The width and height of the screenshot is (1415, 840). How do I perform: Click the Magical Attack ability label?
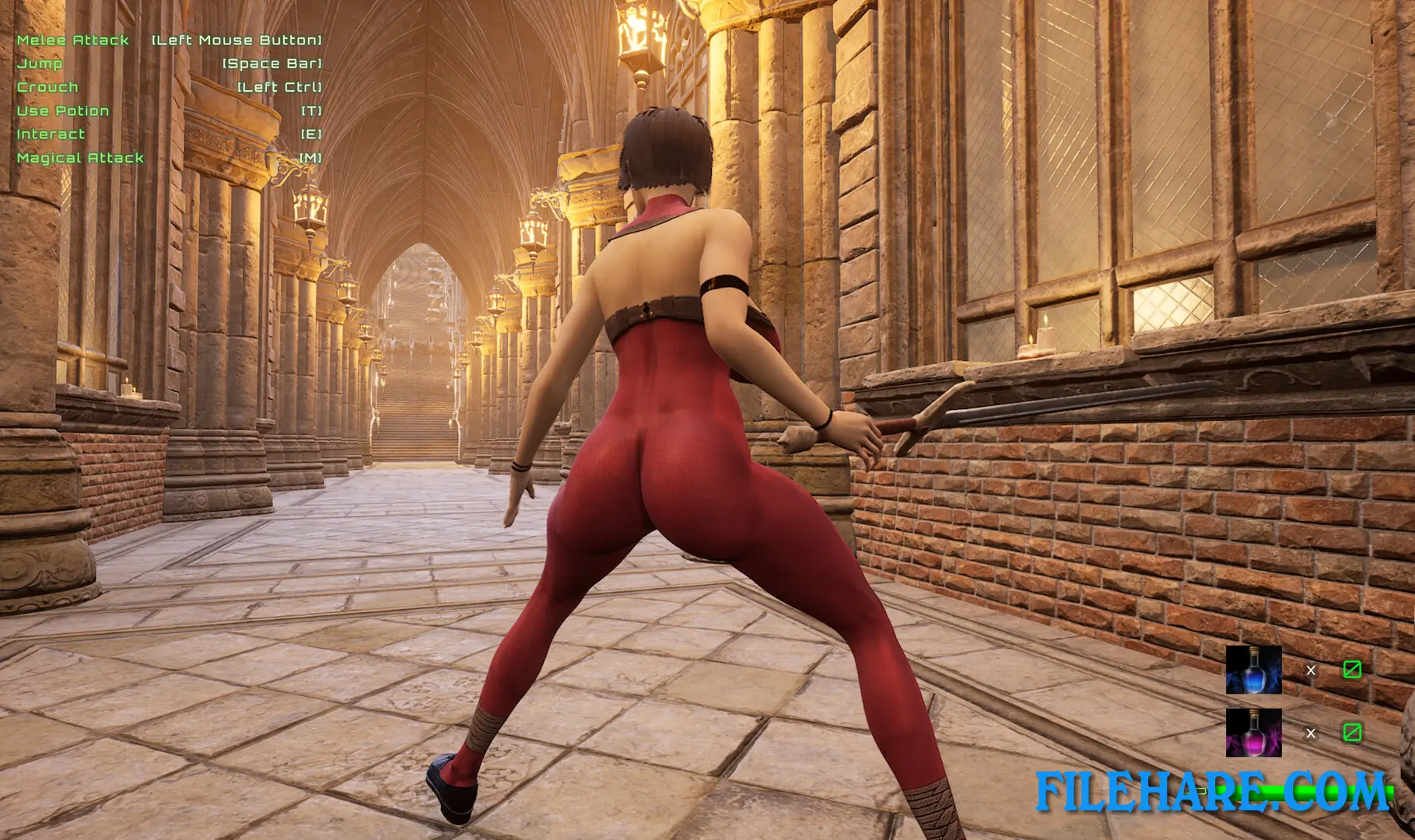[79, 157]
